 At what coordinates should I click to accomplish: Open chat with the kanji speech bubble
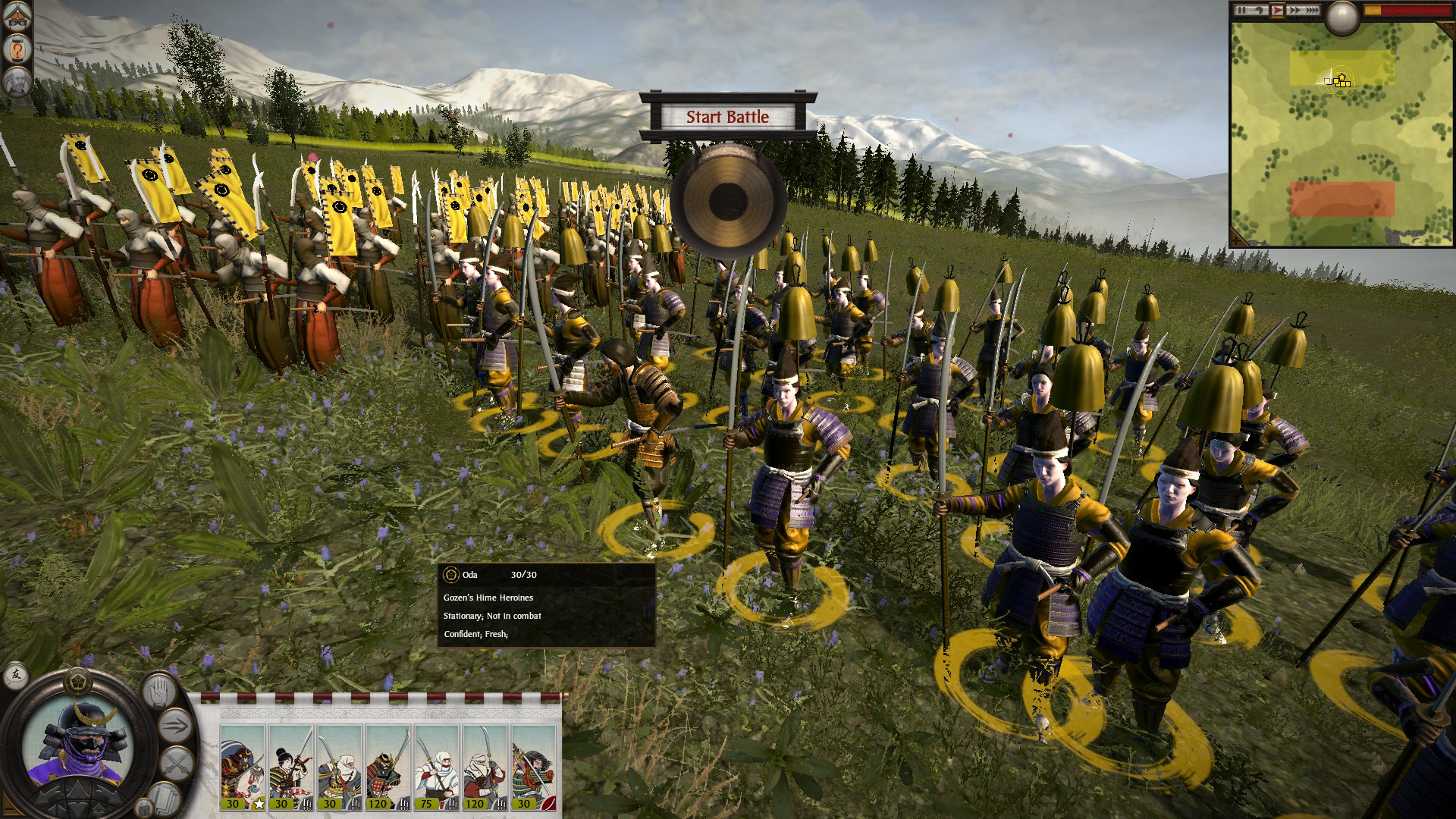[x=14, y=674]
